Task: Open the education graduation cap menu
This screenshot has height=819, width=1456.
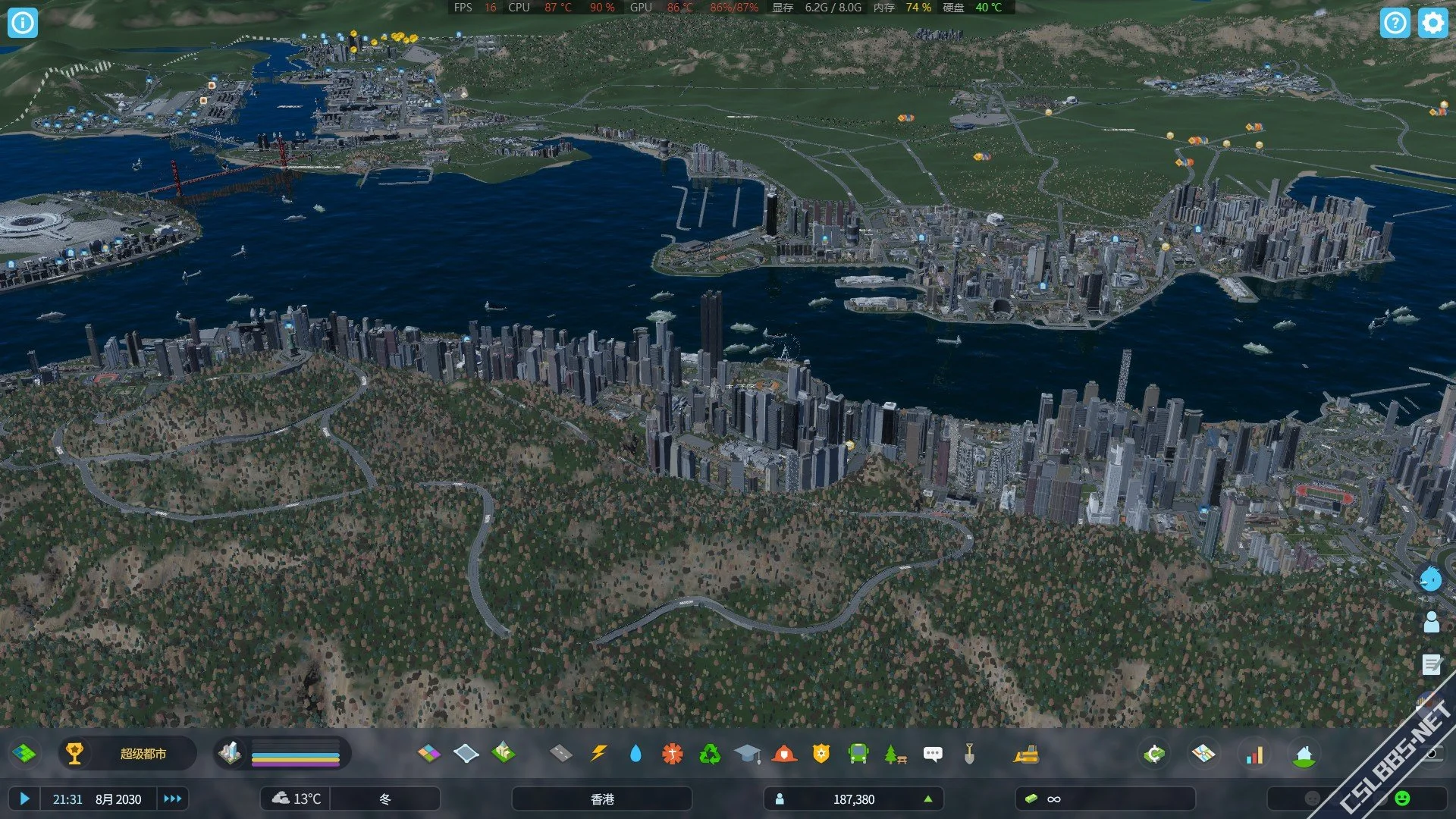Action: (x=747, y=754)
